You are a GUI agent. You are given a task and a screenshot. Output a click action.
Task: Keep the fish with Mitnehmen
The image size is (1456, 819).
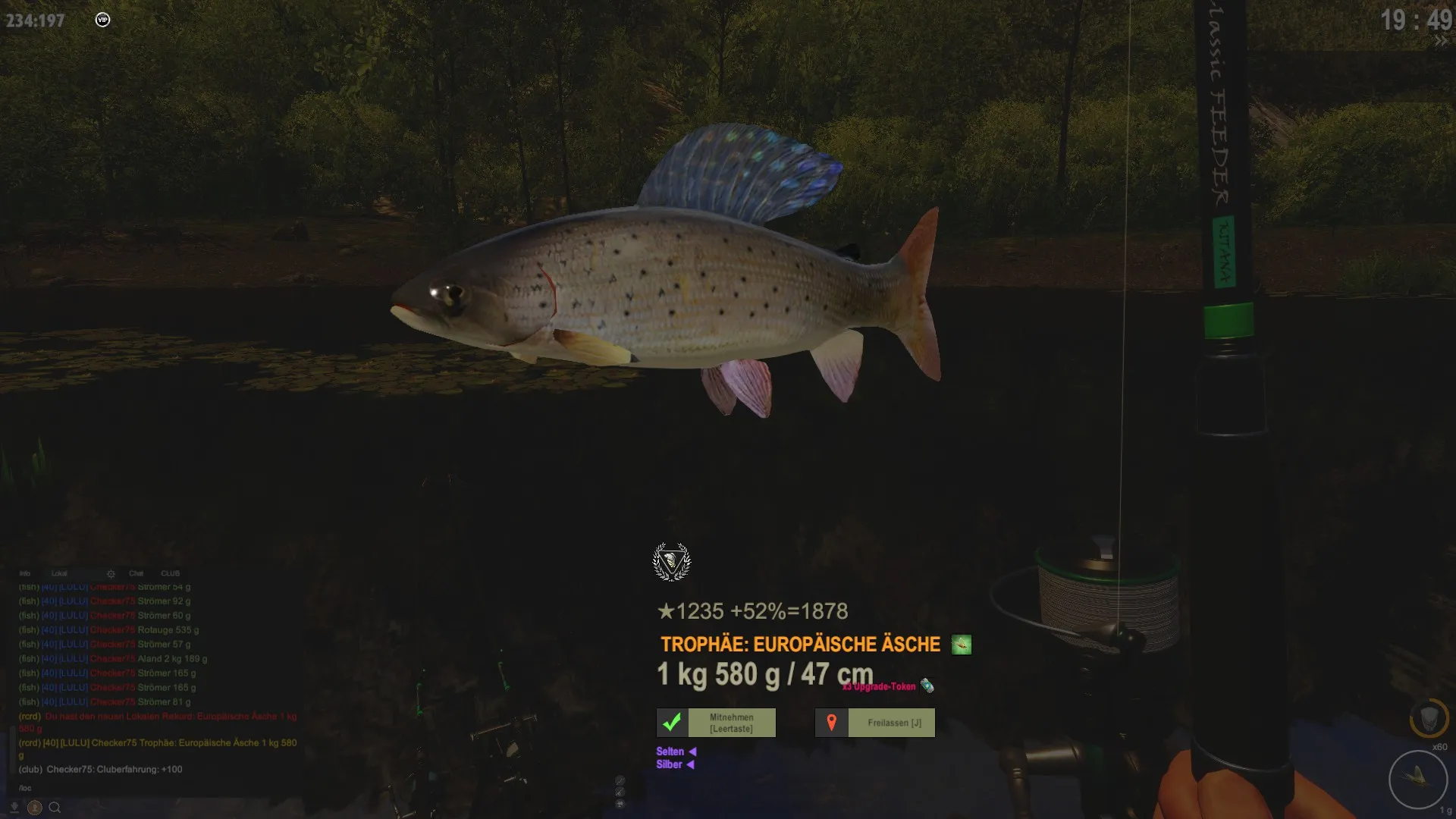coord(716,723)
